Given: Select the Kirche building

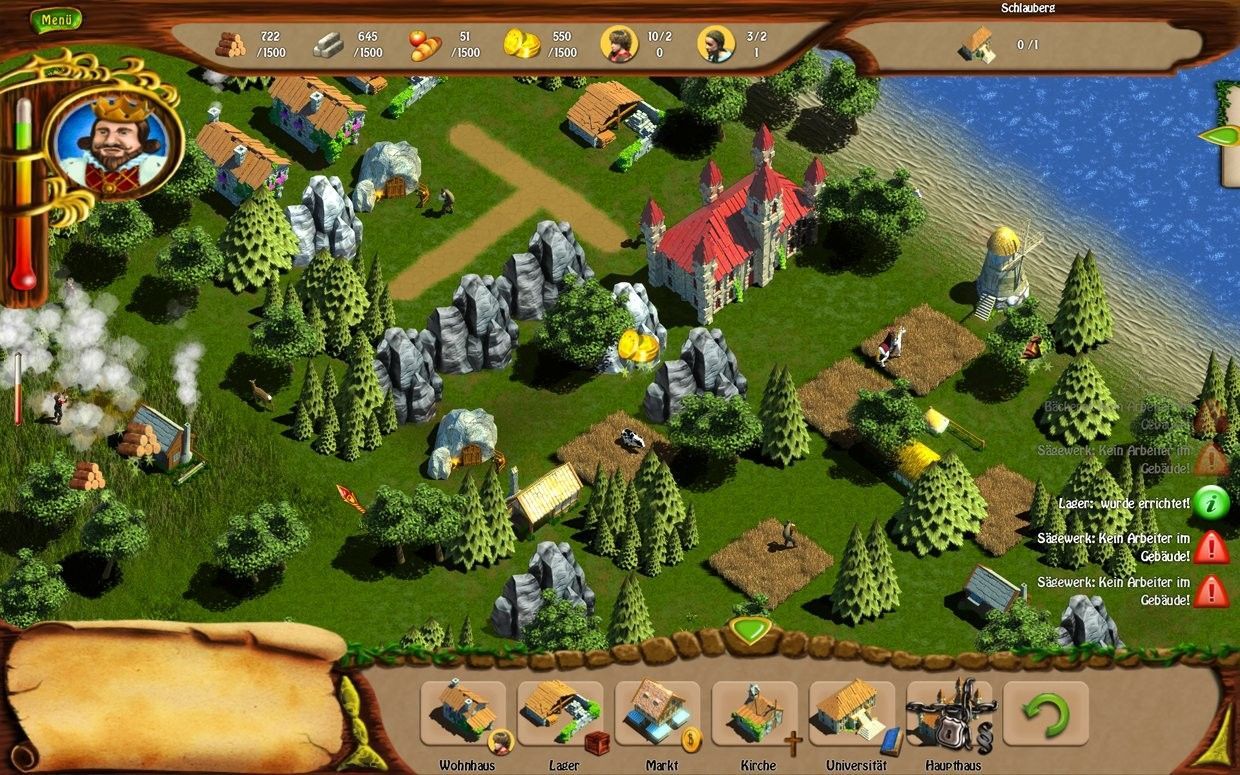Looking at the screenshot, I should point(755,713).
